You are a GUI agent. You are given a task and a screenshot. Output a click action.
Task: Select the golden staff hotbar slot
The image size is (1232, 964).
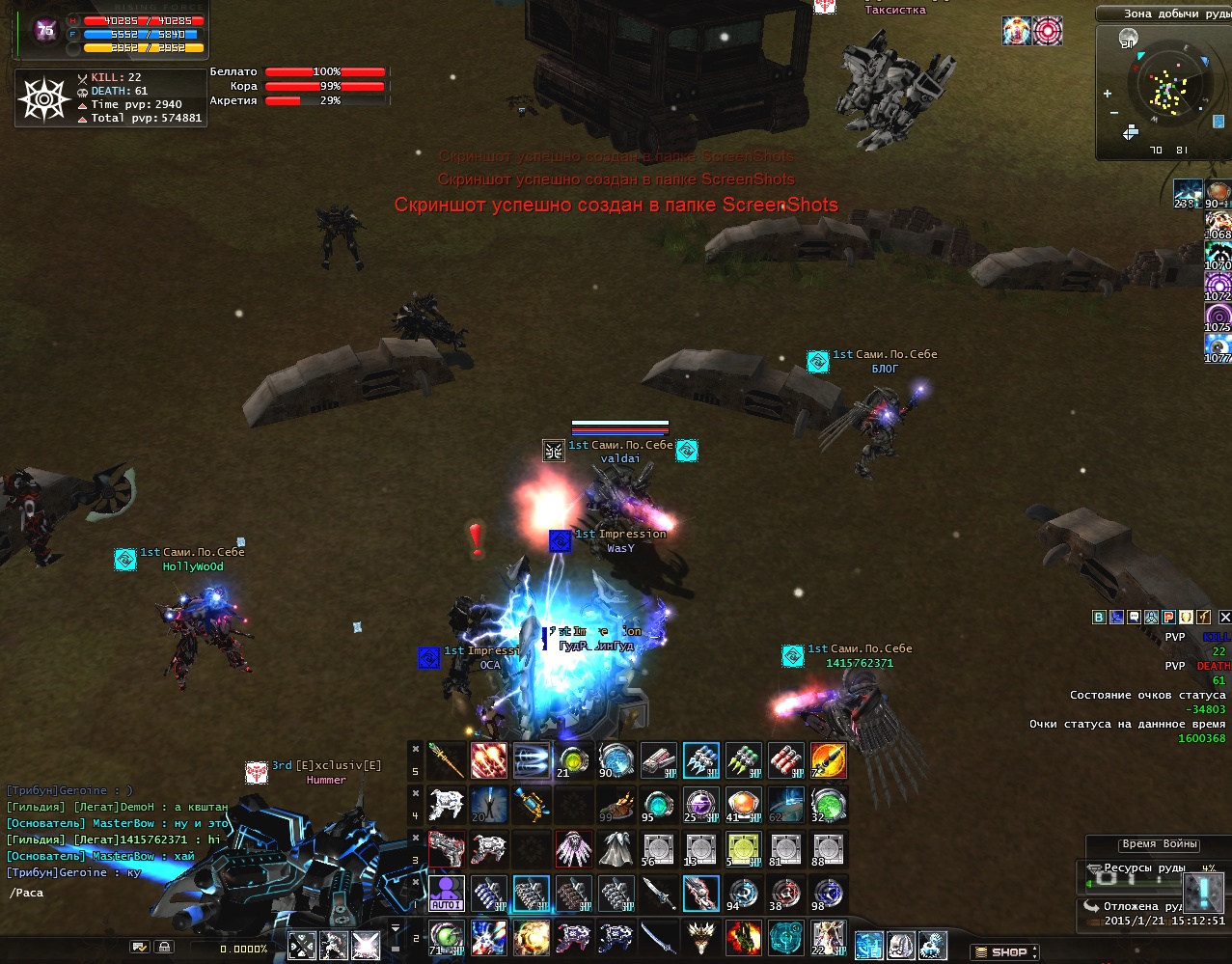[447, 760]
